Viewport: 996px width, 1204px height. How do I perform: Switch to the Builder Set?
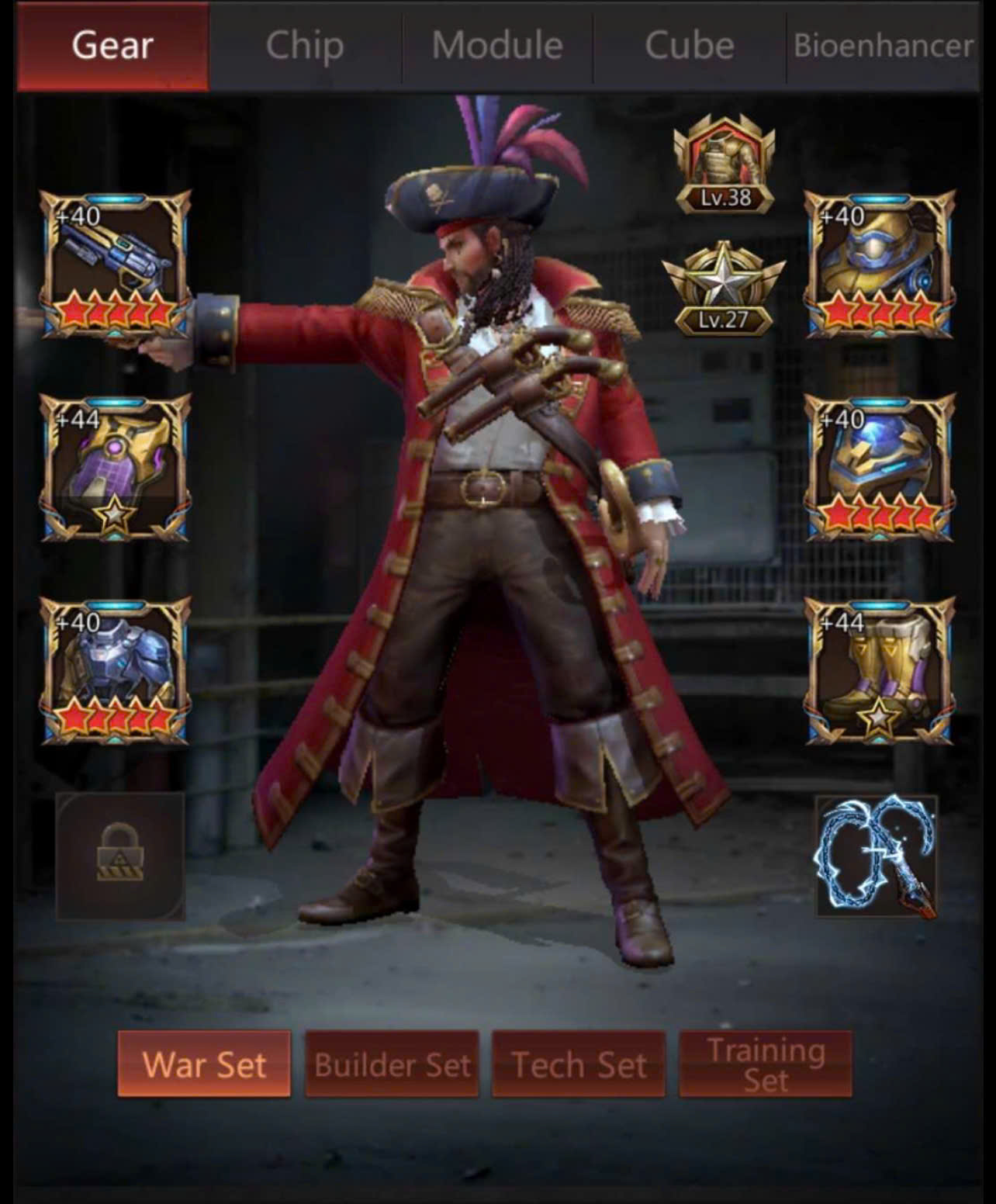(x=392, y=1064)
